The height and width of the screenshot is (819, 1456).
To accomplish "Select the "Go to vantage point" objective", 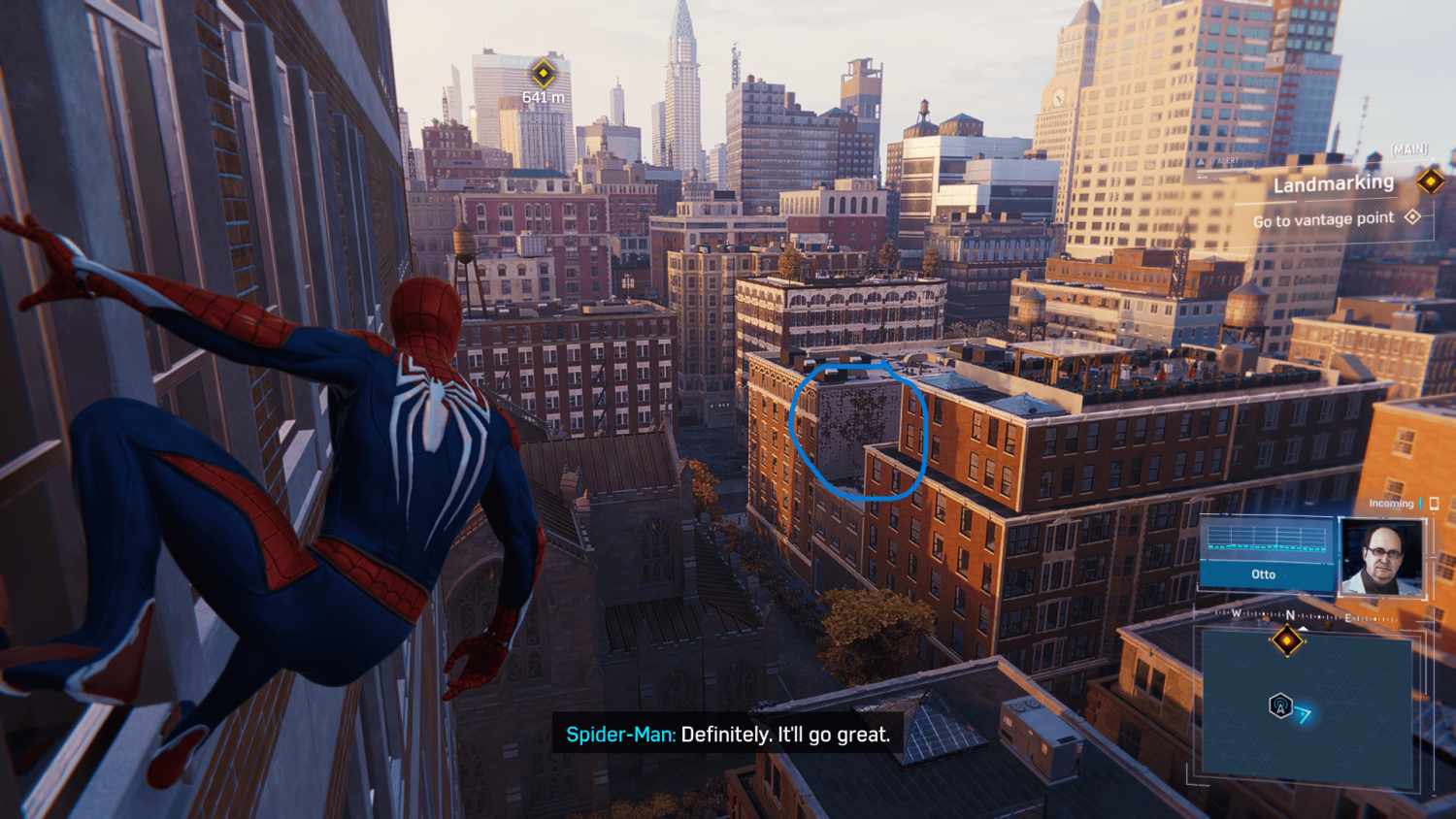I will tap(1323, 220).
